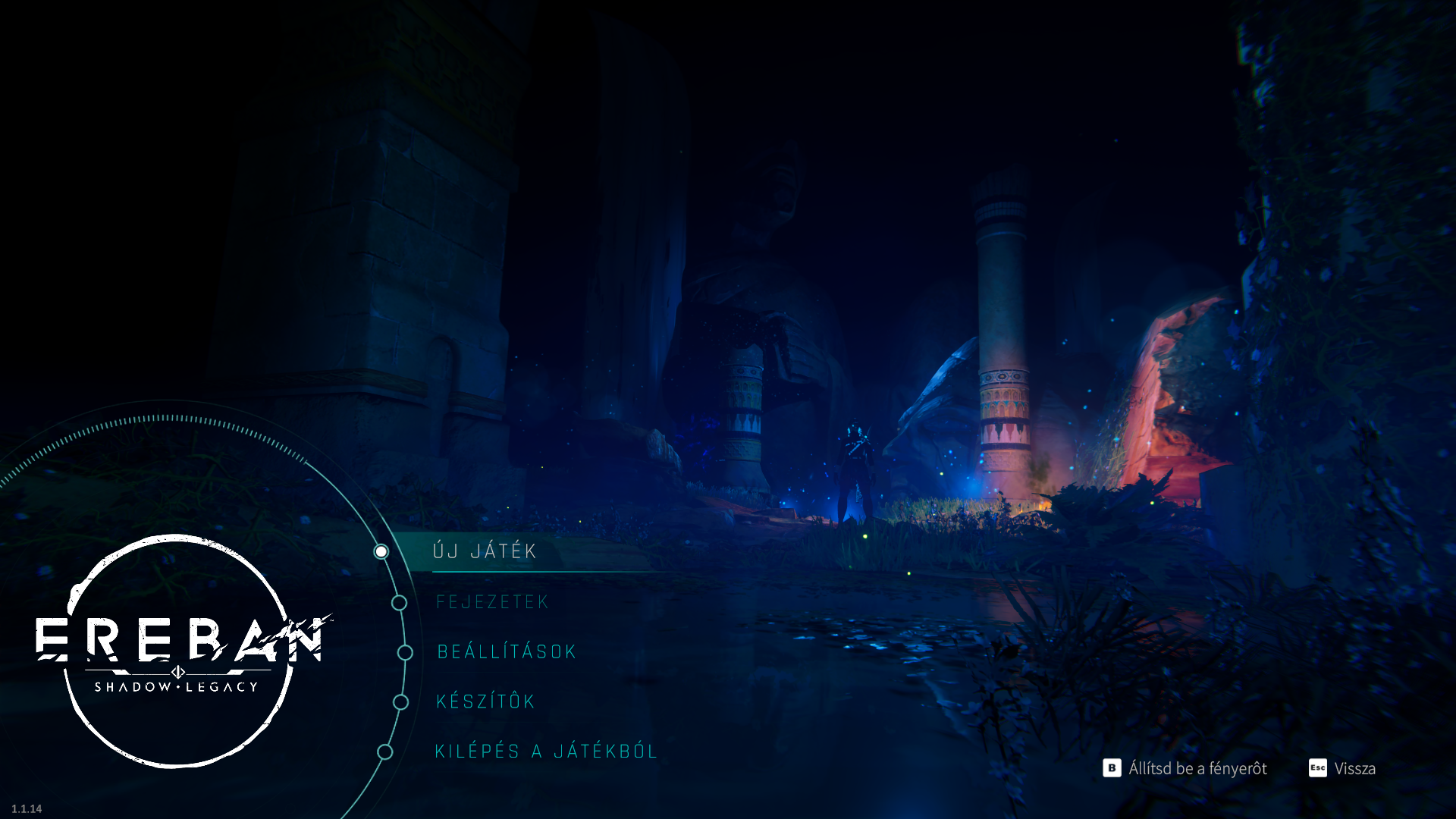Start a new game with Új Játék
Screen dimensions: 1456x819
pyautogui.click(x=485, y=551)
